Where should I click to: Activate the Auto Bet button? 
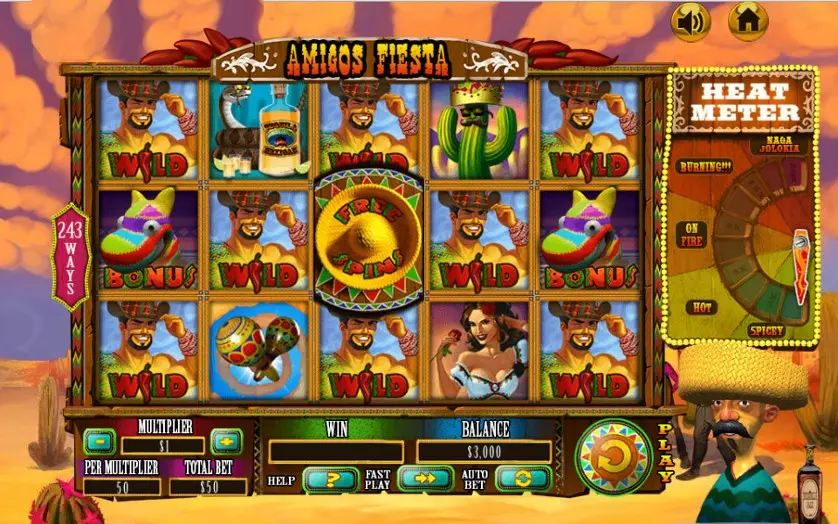coord(523,479)
